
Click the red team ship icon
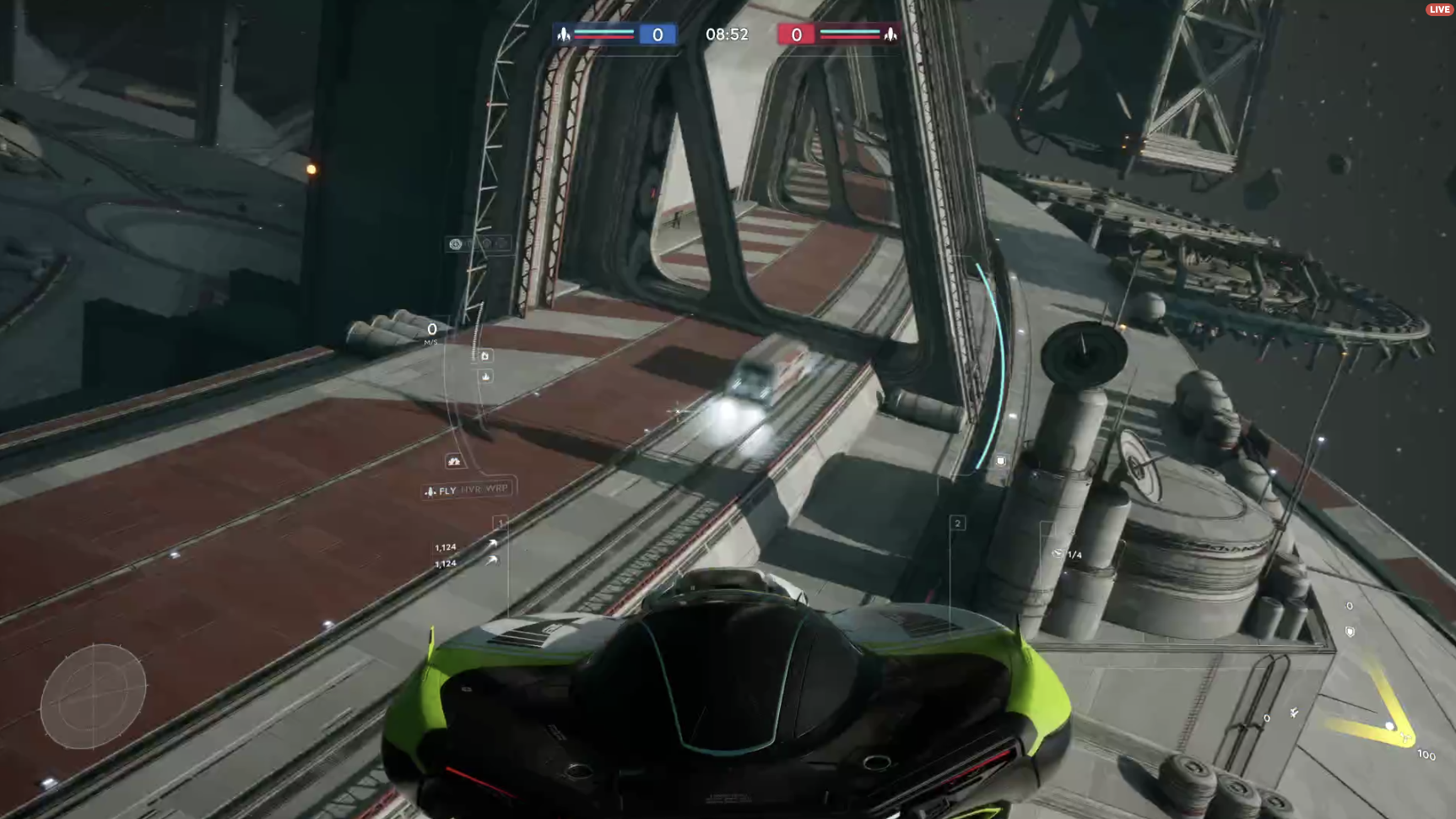890,34
